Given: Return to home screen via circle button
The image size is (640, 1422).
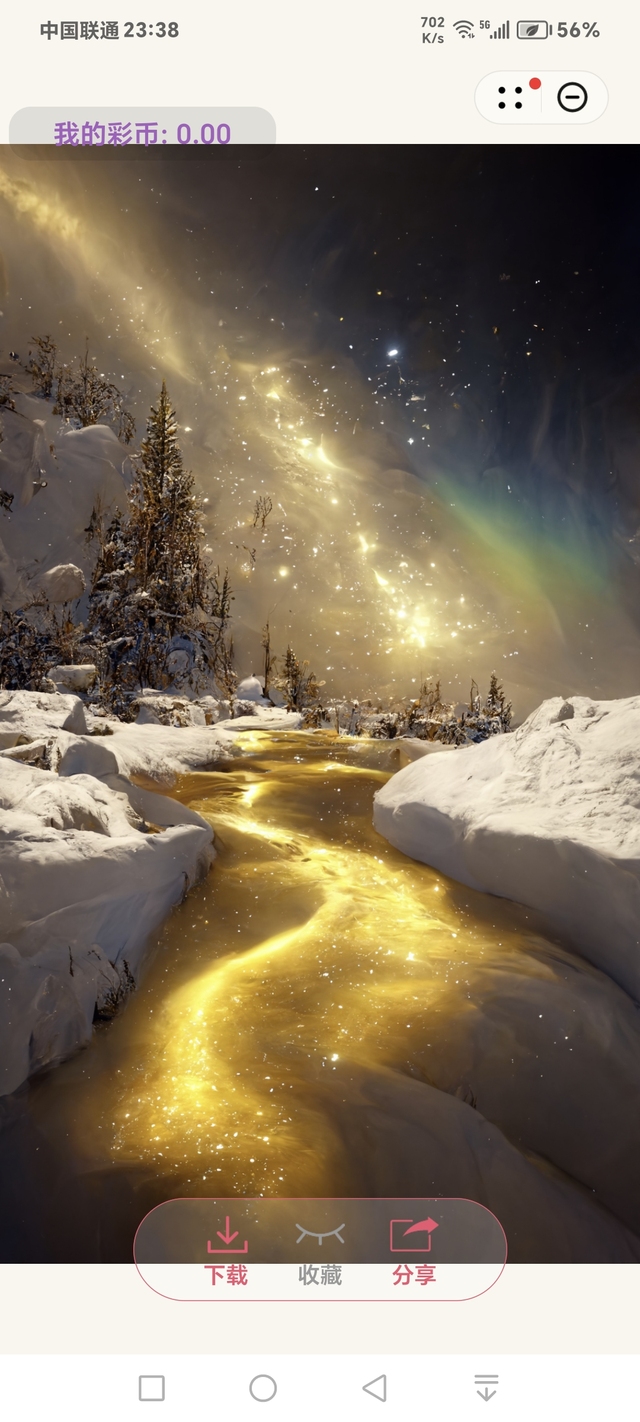Looking at the screenshot, I should tap(263, 1388).
